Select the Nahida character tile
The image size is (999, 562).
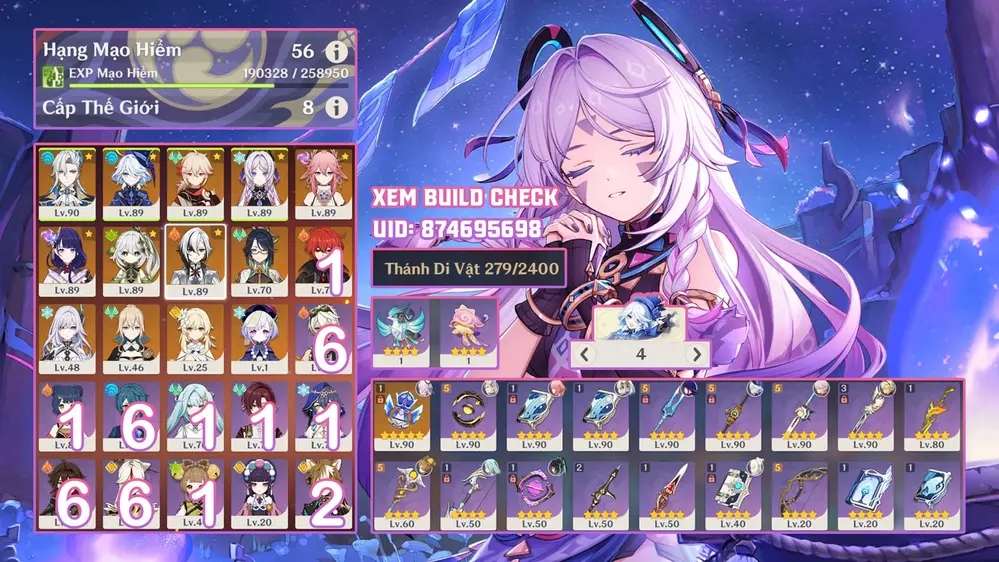tap(130, 260)
